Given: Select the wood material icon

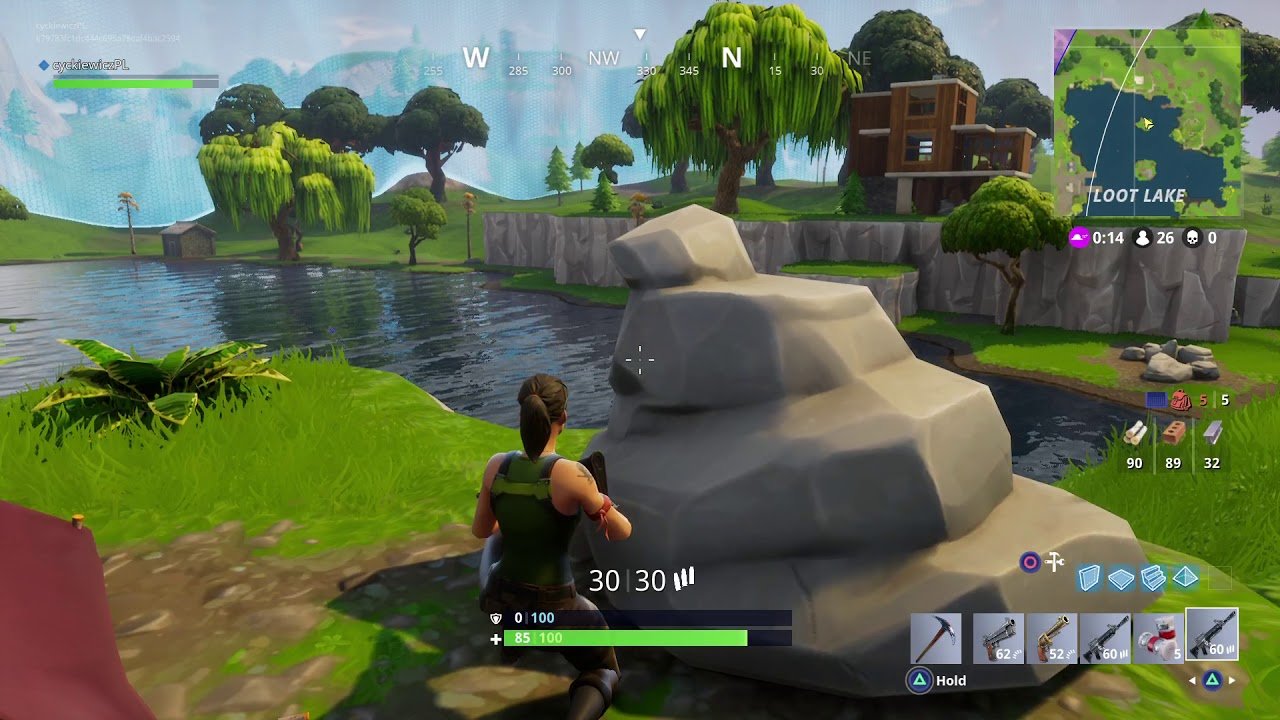Looking at the screenshot, I should pos(1134,433).
